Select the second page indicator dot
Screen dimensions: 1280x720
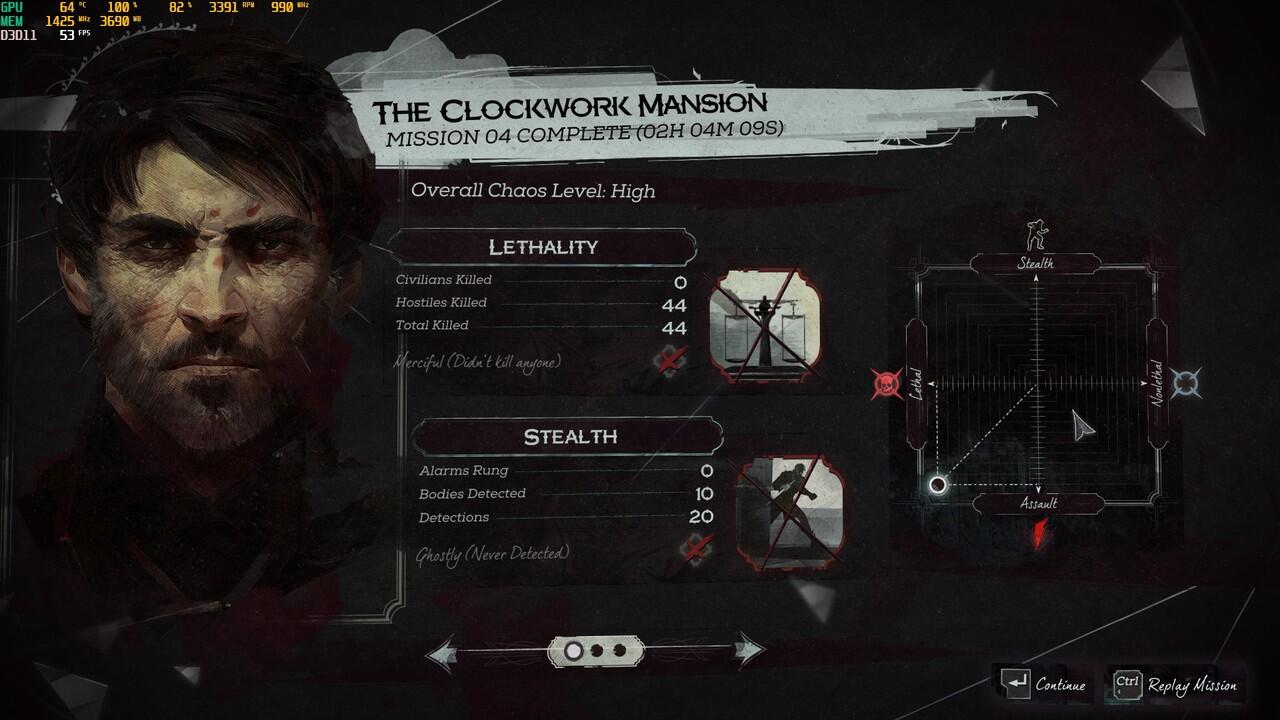[x=597, y=651]
